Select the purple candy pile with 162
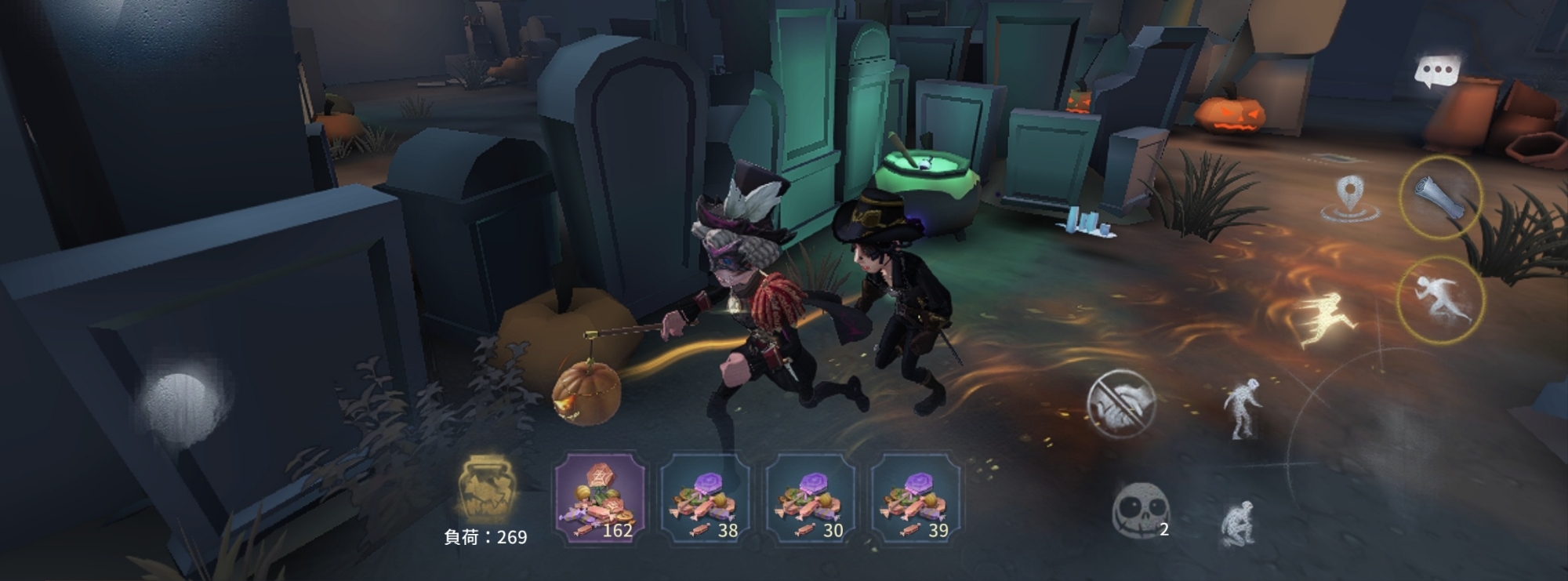1568x581 pixels. tap(601, 499)
